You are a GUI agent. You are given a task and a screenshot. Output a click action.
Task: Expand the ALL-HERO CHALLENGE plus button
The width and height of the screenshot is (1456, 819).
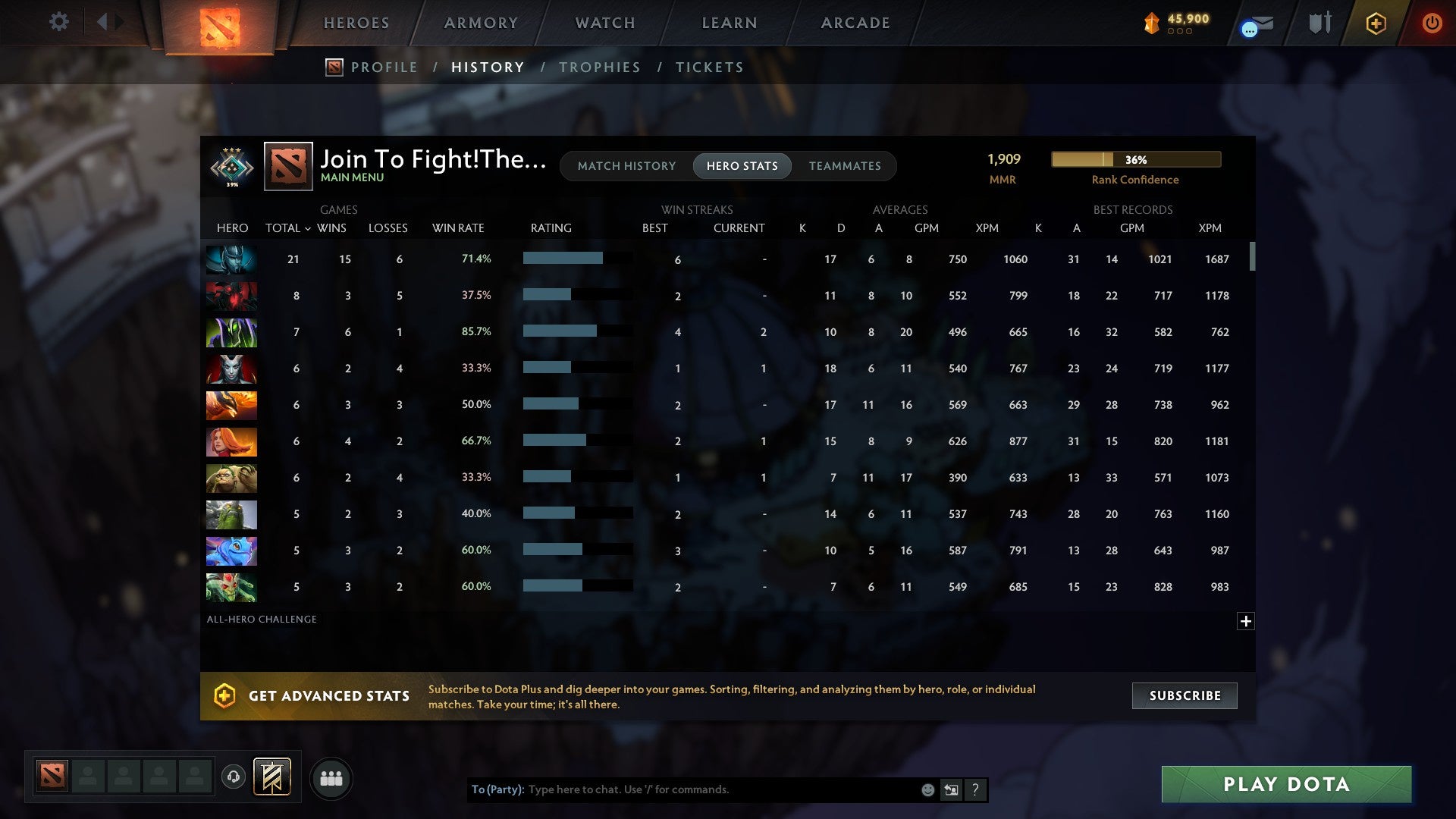[x=1246, y=621]
